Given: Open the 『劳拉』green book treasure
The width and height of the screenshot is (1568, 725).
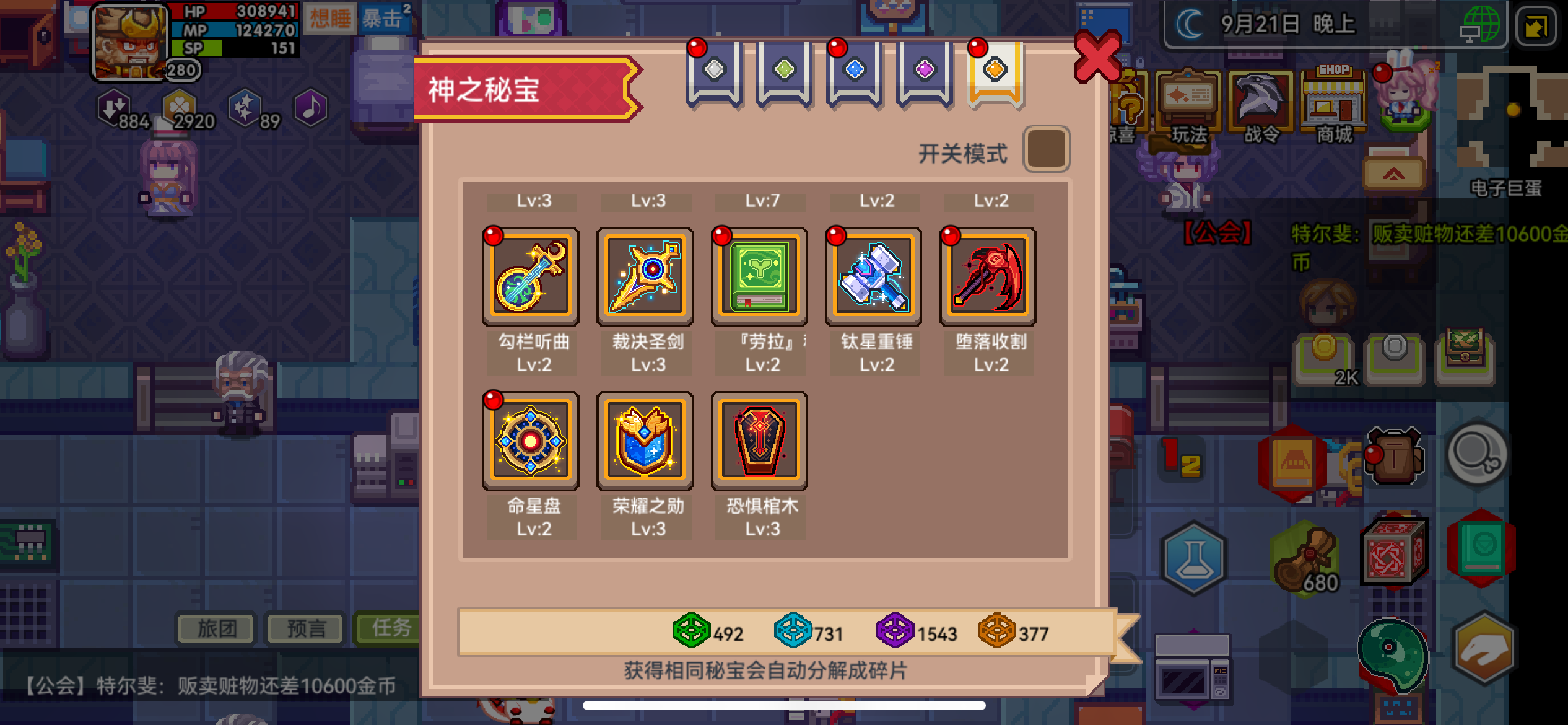Looking at the screenshot, I should (759, 277).
